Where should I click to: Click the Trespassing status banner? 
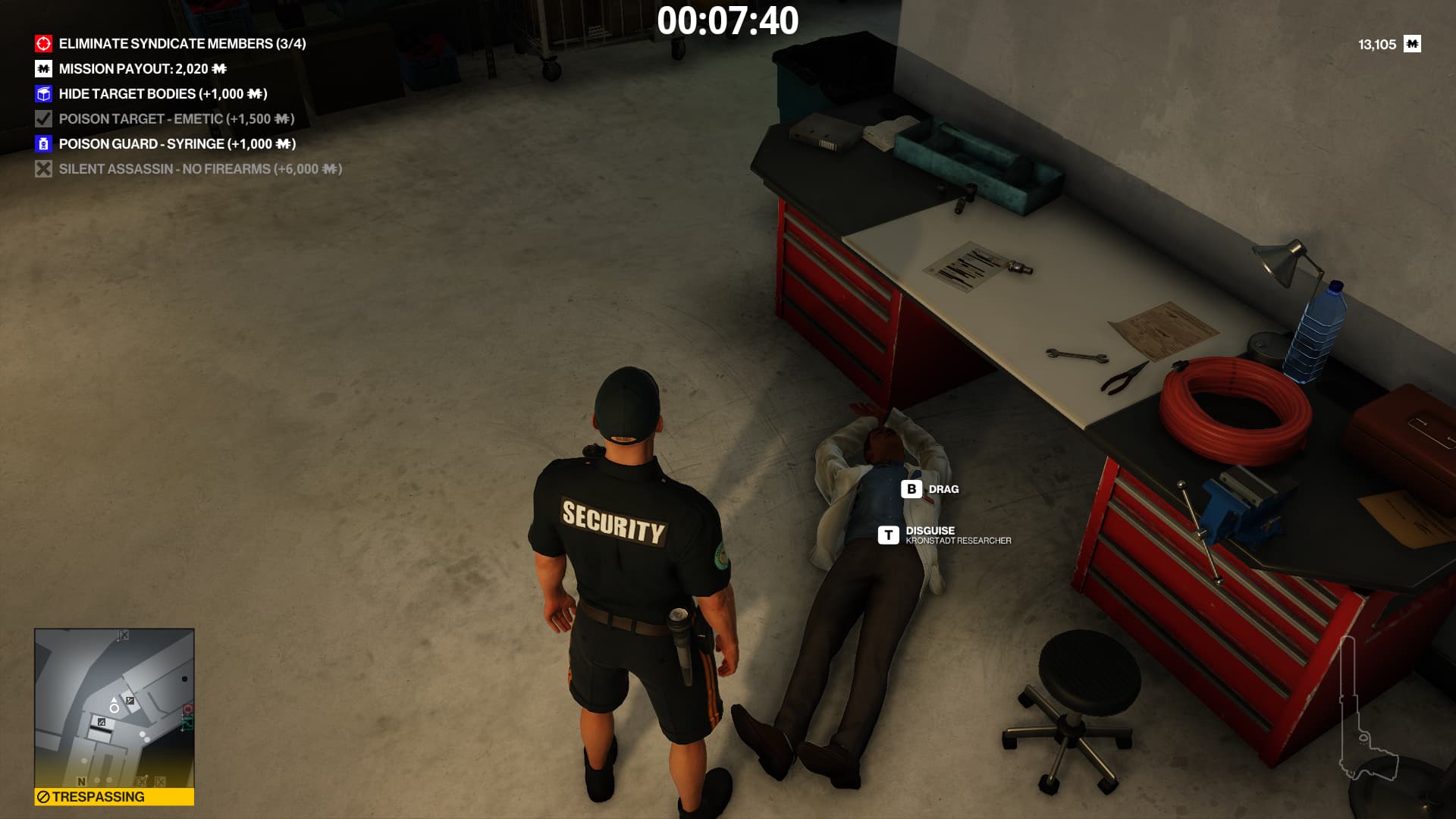tap(114, 796)
